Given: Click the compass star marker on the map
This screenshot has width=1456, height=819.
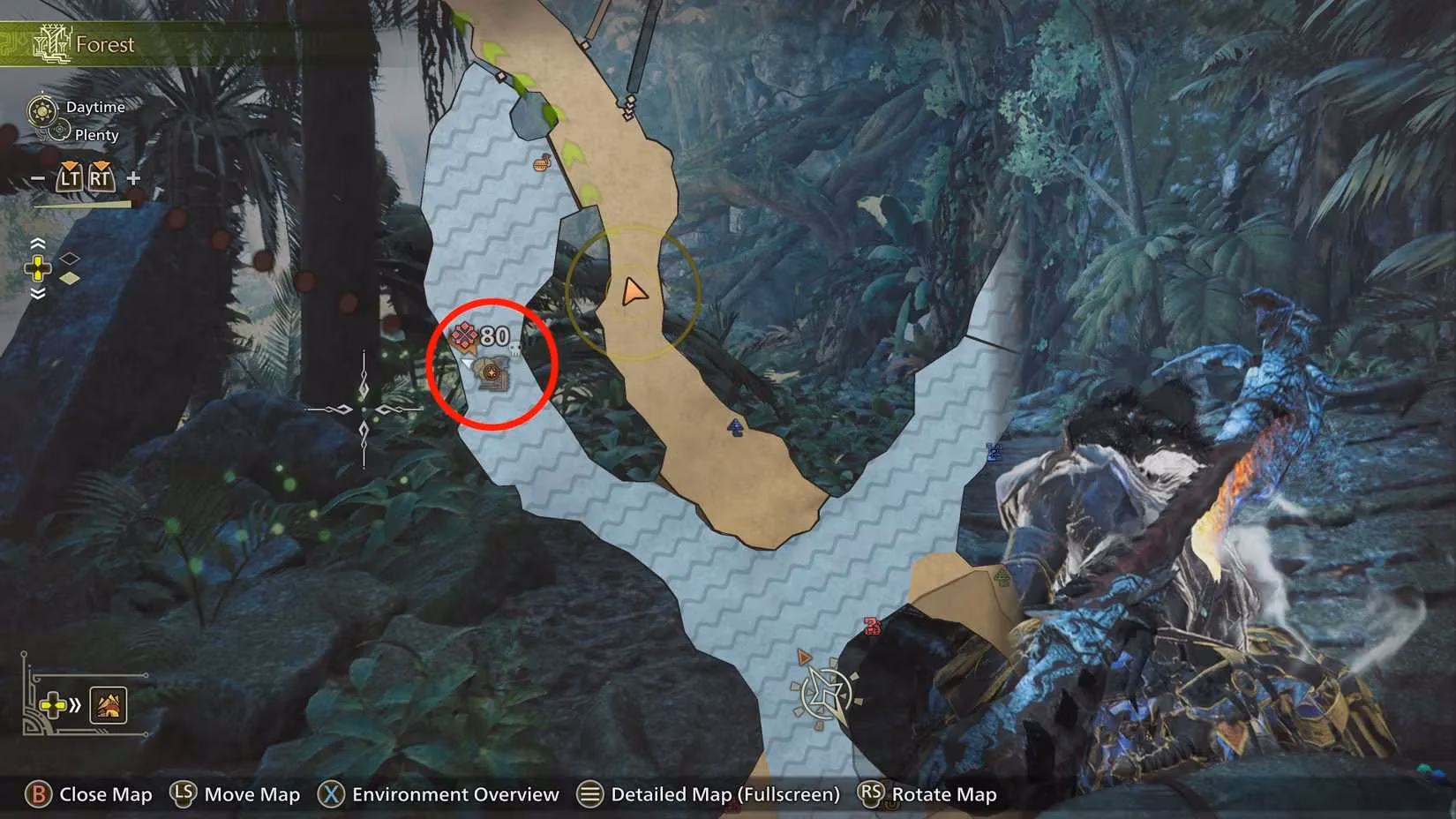Looking at the screenshot, I should point(827,694).
